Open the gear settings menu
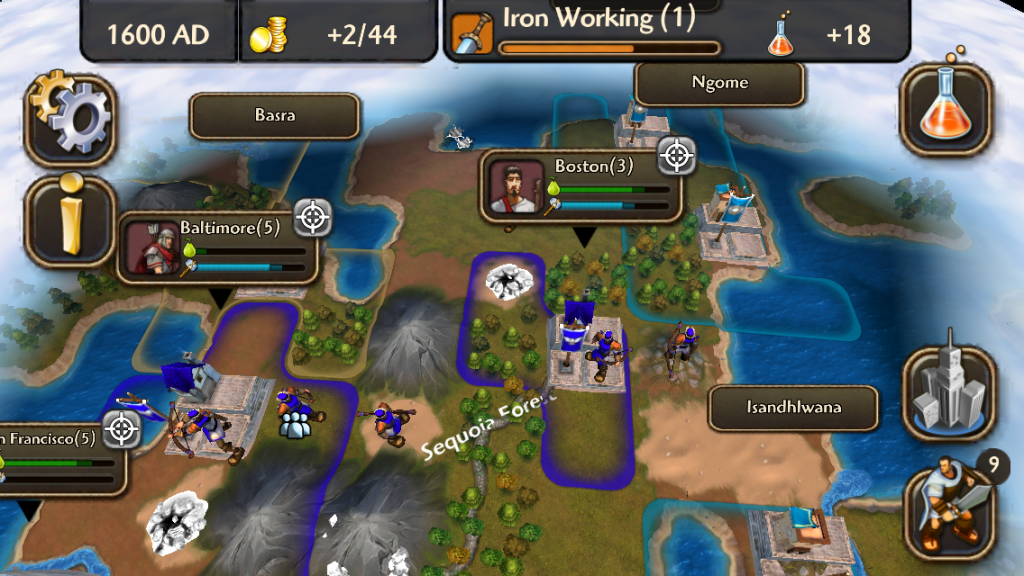The width and height of the screenshot is (1024, 576). [70, 120]
